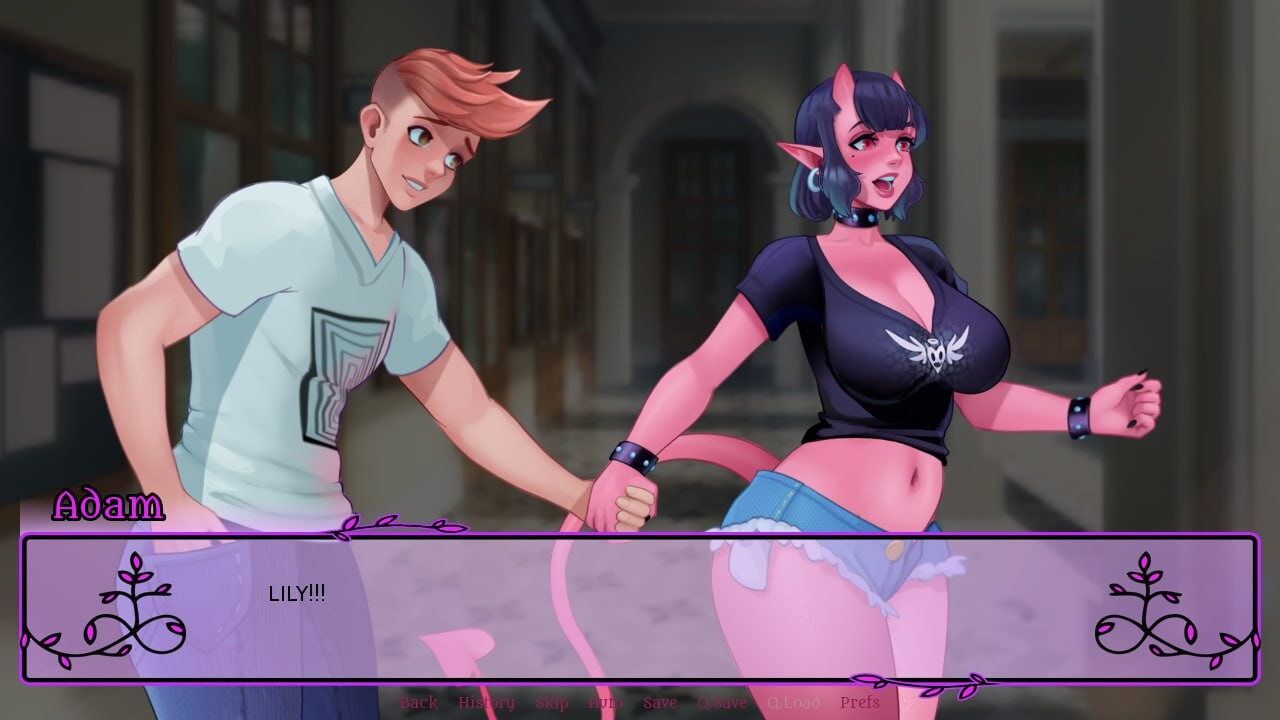Enable Skip mode to fast-forward dialogue
This screenshot has height=720, width=1280.
(553, 703)
